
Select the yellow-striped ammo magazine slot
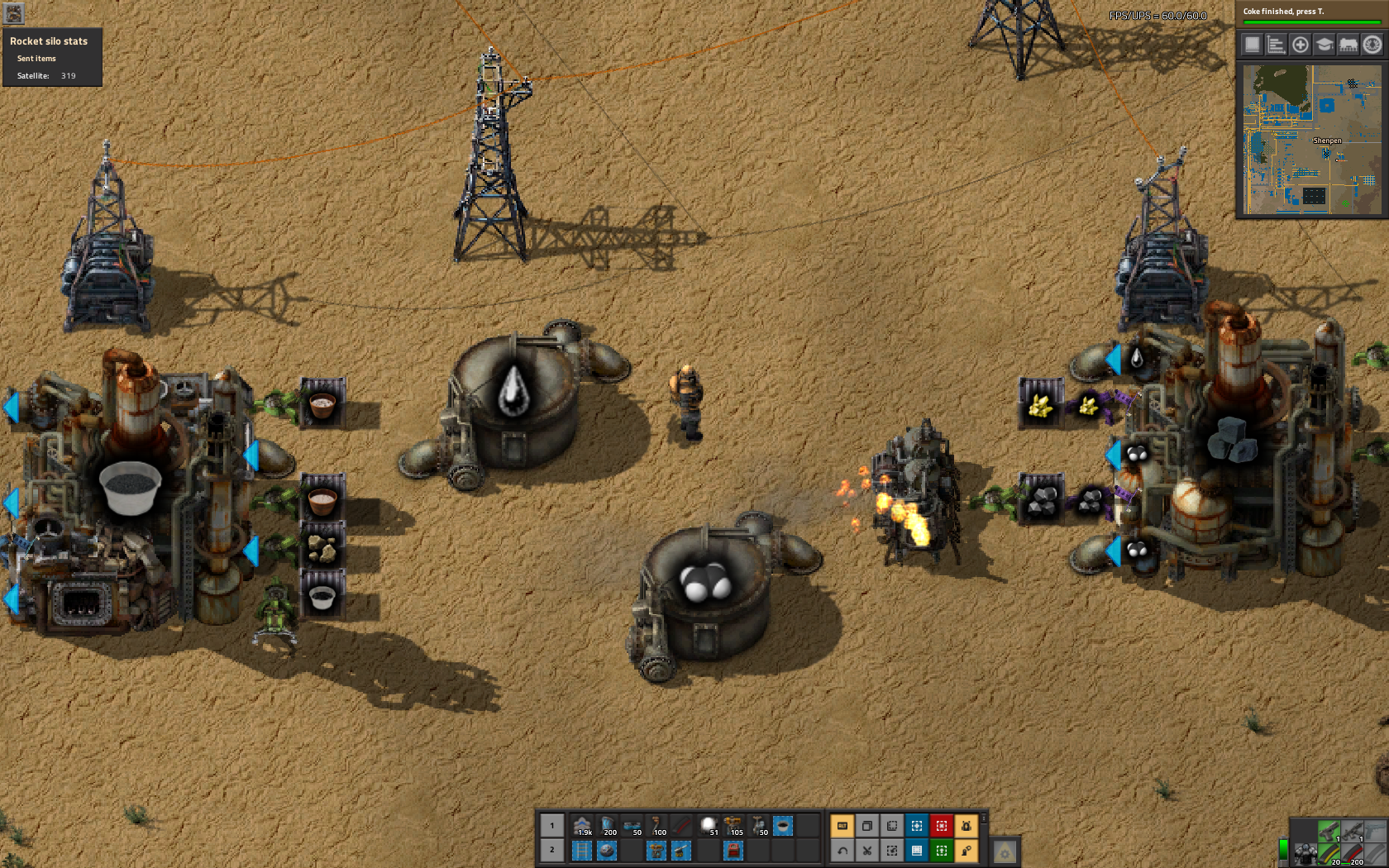(x=1329, y=854)
